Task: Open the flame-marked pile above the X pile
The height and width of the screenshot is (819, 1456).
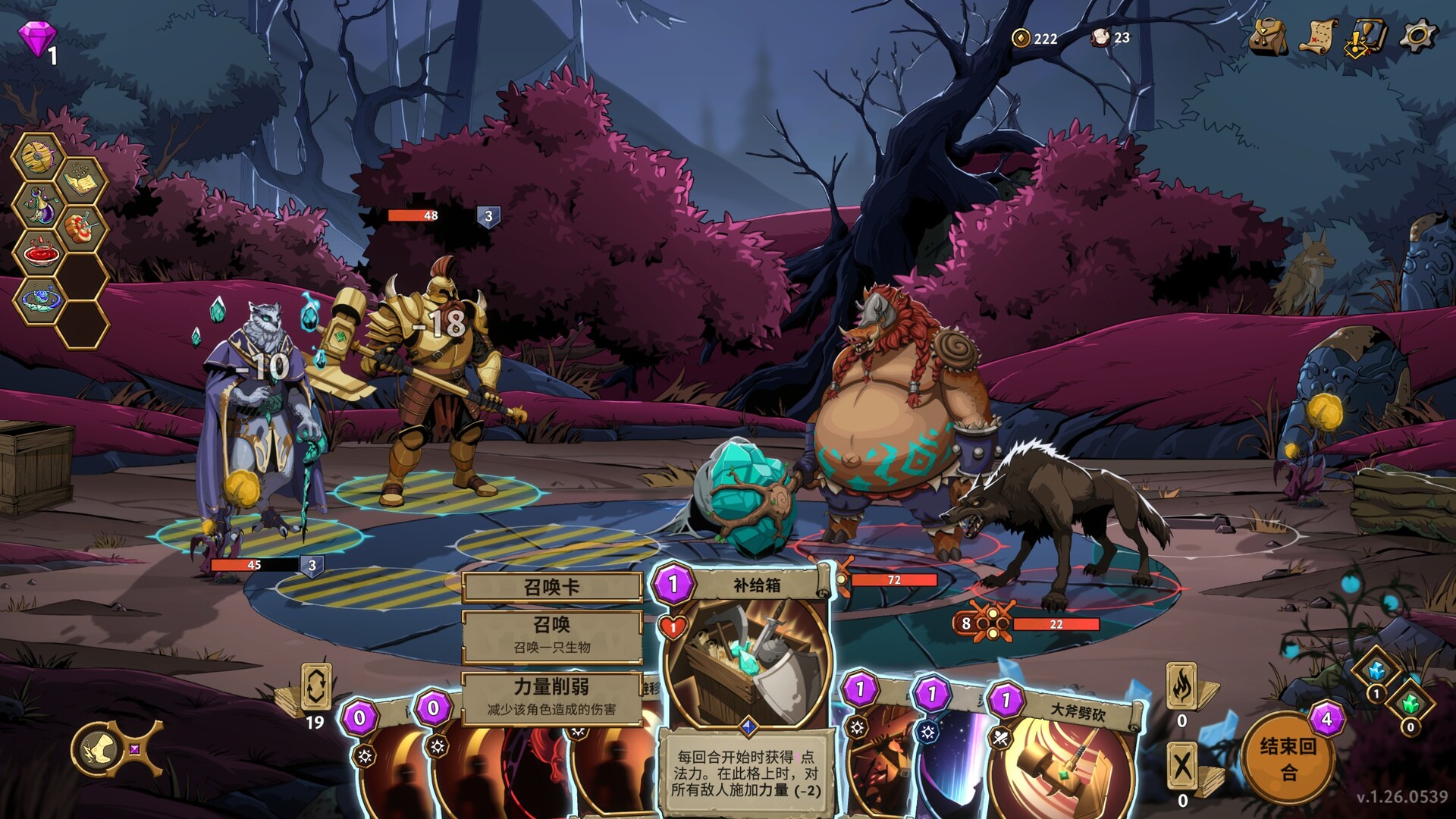Action: [x=1182, y=686]
